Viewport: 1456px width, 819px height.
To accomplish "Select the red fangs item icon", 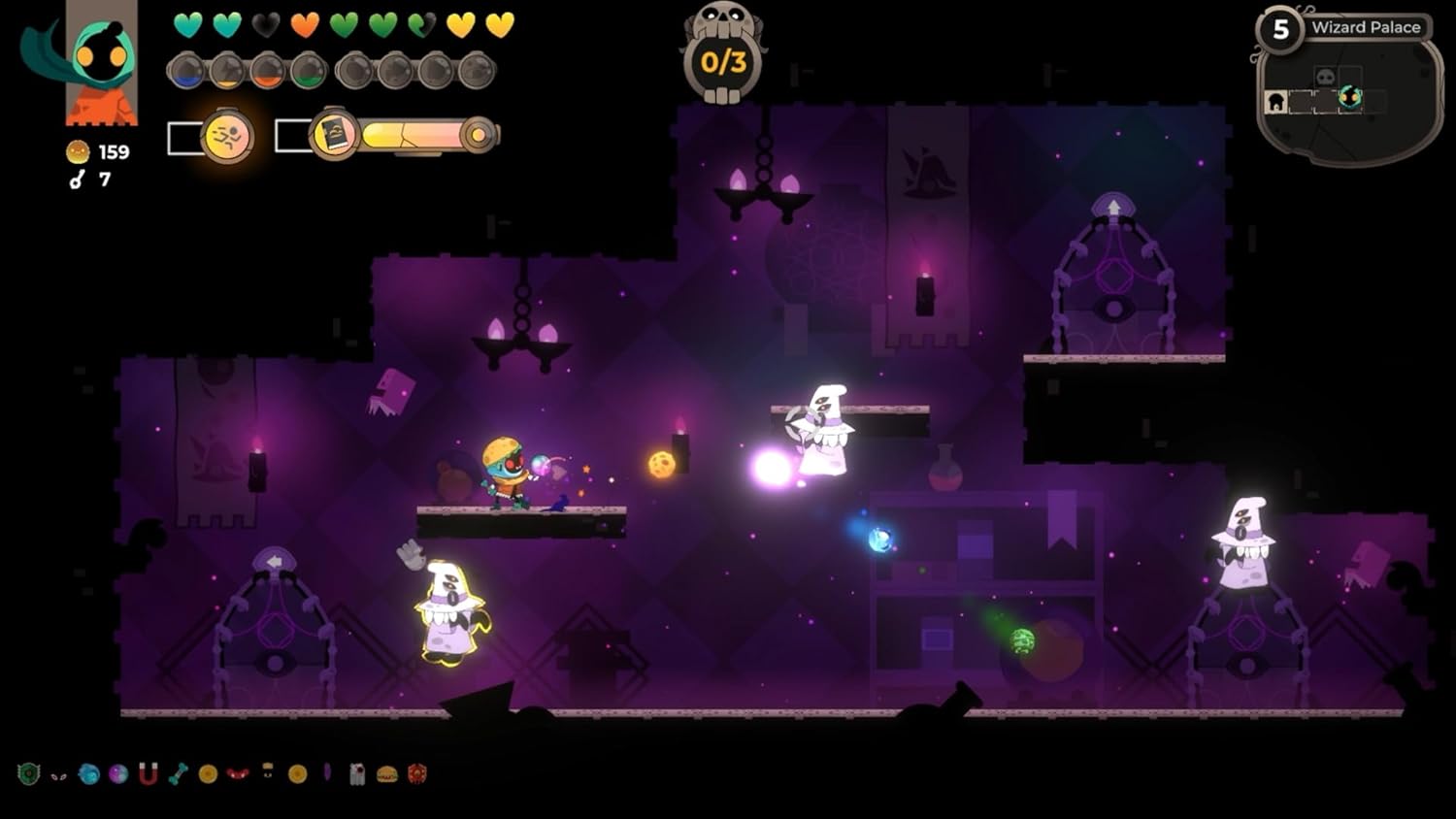I will click(238, 774).
